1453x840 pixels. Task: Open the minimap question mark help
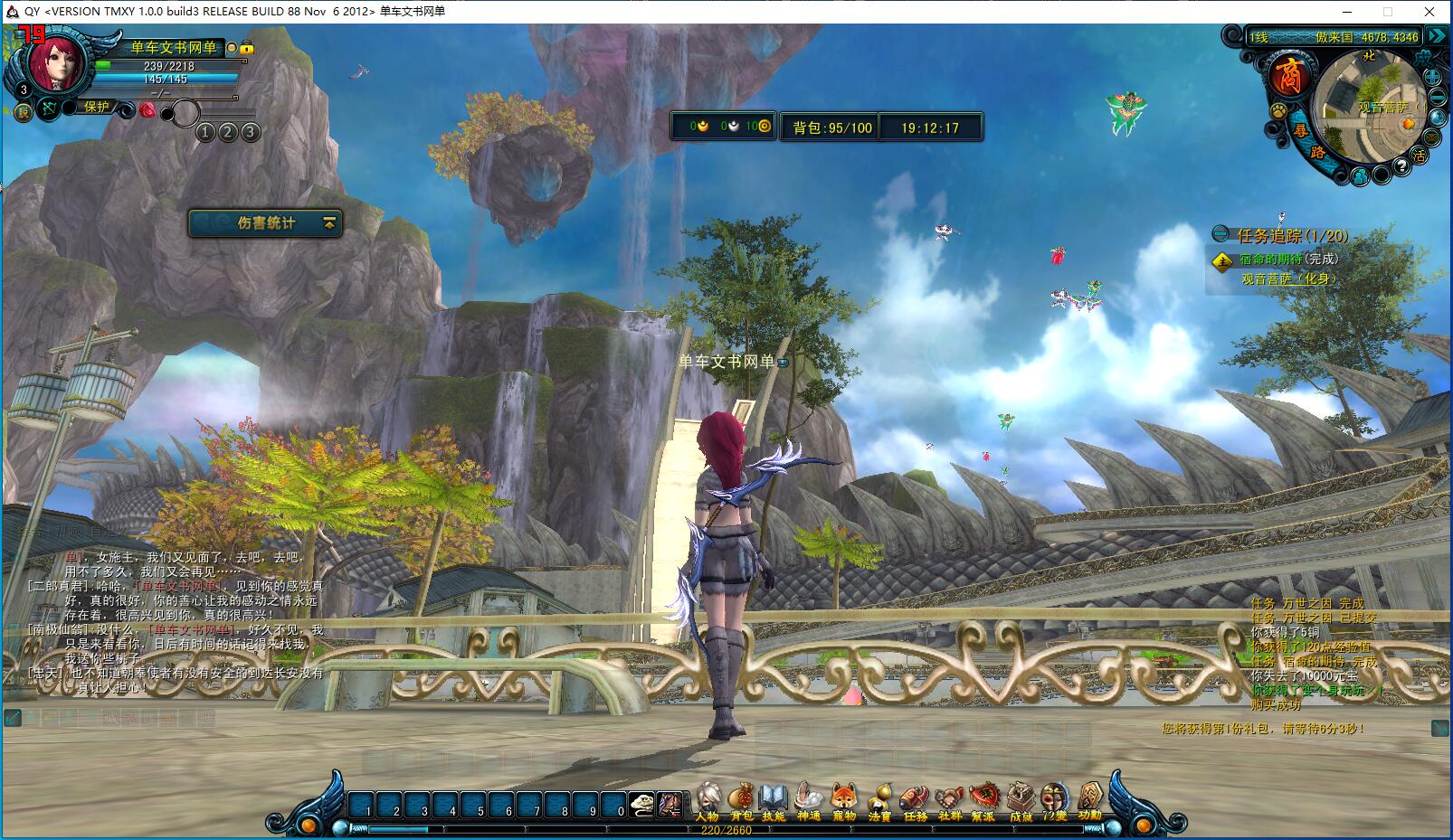point(1401,165)
